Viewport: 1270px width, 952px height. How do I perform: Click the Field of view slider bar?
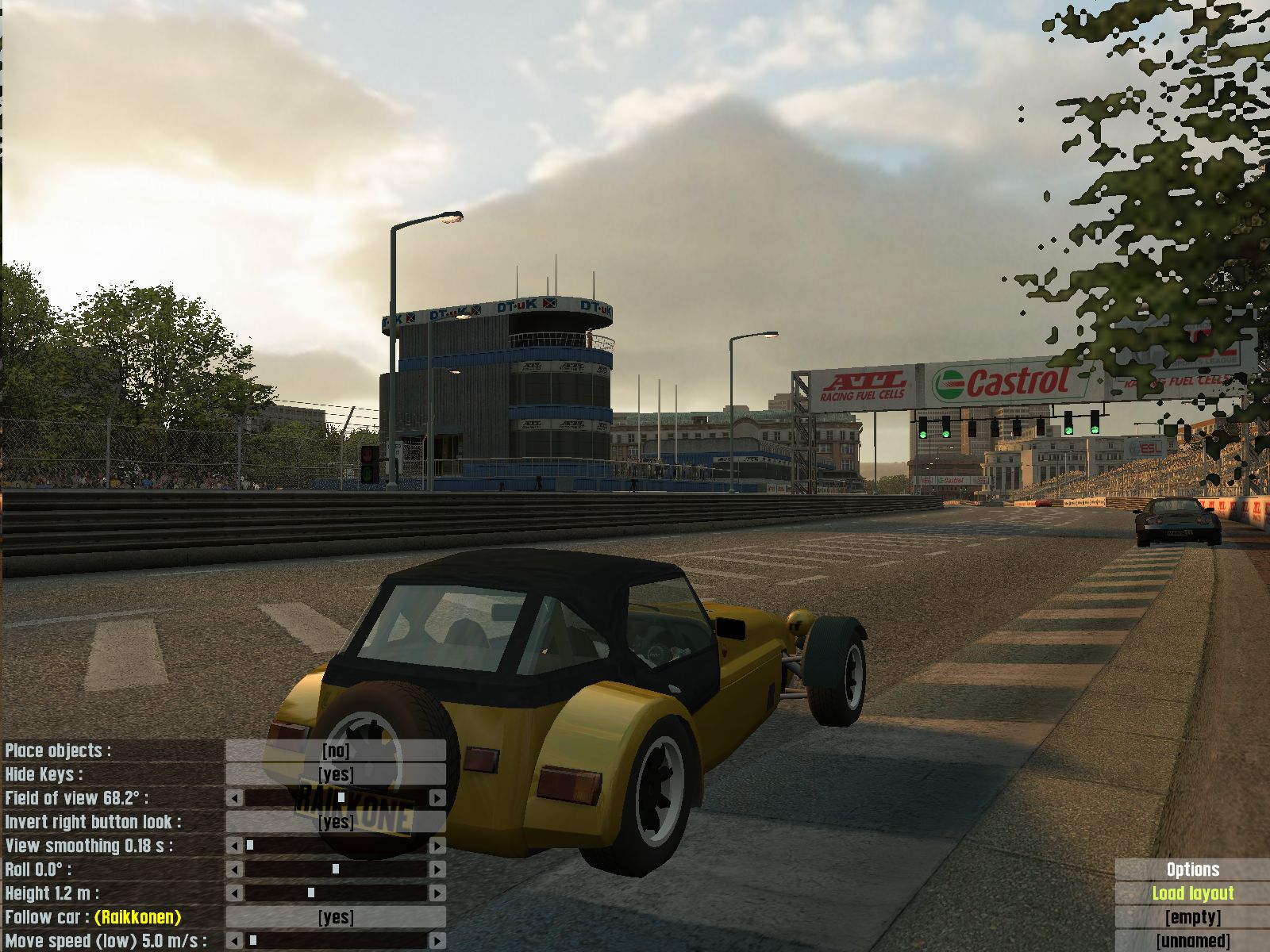[x=336, y=798]
